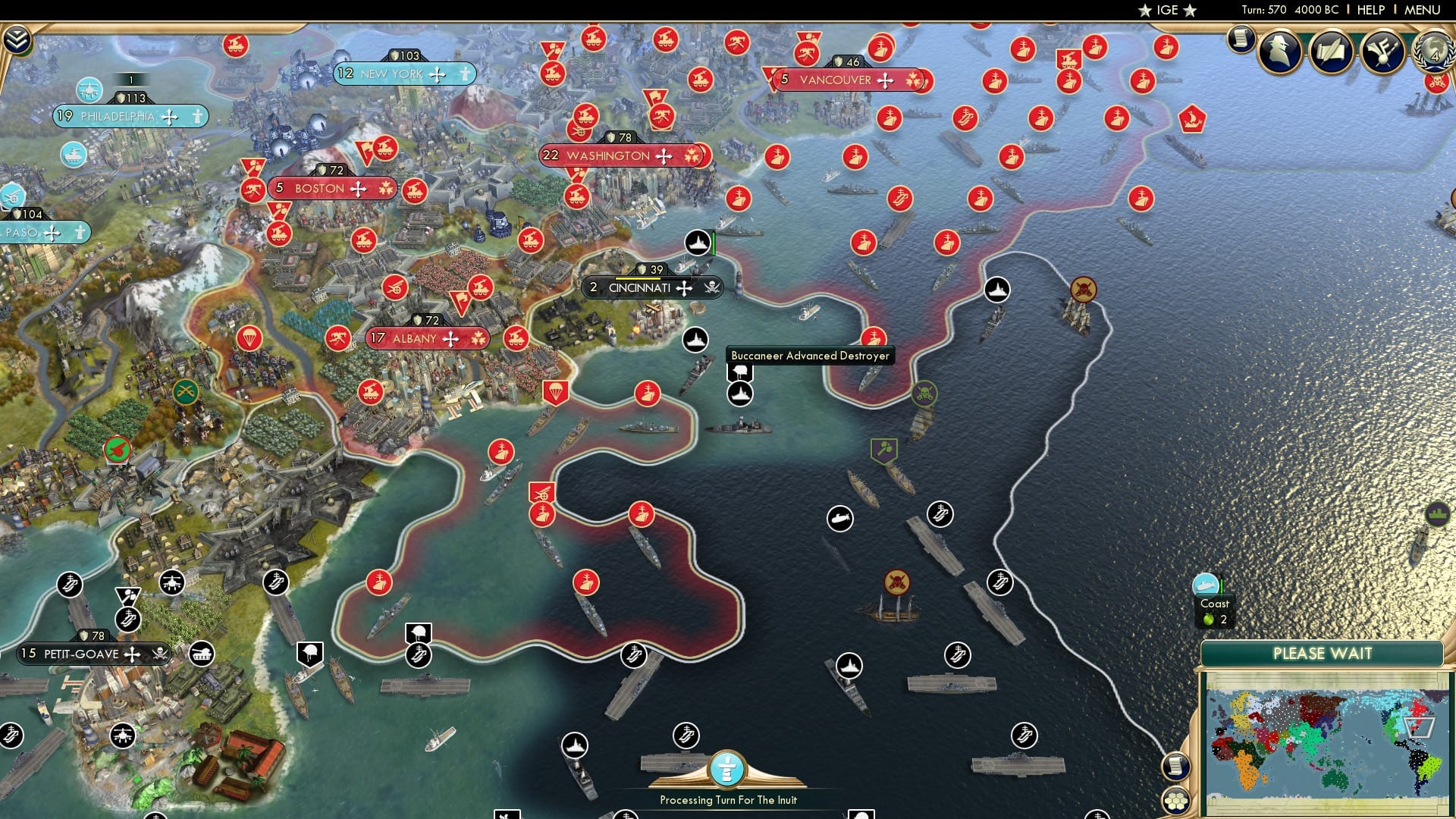This screenshot has width=1456, height=819.
Task: Open the Social Policies scroll-and-quill icon
Action: pyautogui.click(x=1333, y=53)
